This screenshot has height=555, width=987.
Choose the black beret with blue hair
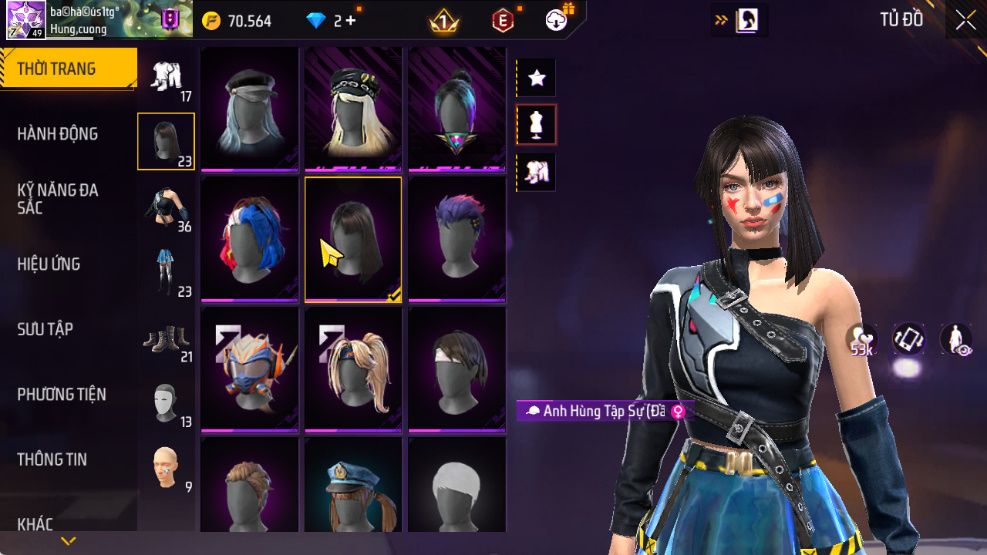(250, 108)
